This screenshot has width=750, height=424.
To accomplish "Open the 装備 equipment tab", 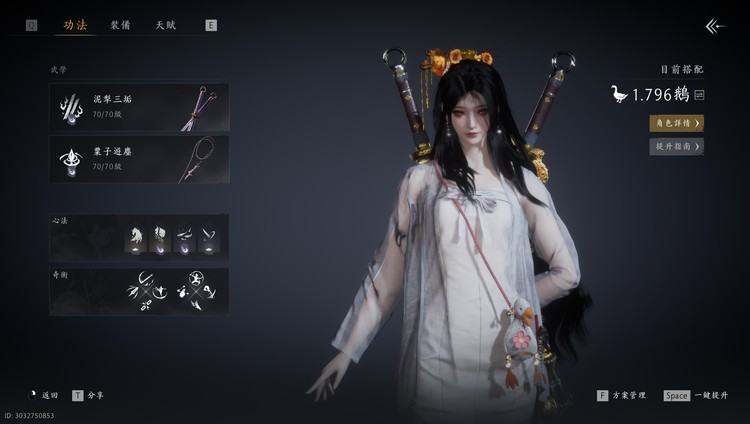I will 120,25.
